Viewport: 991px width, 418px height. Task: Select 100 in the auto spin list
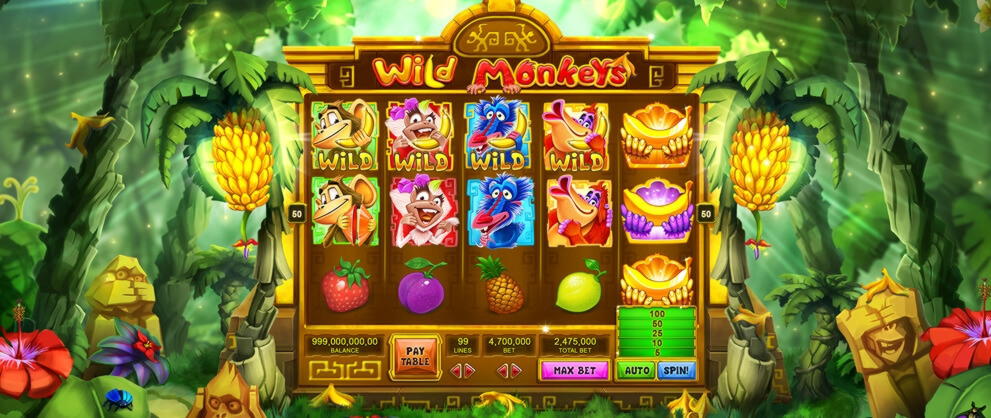tap(656, 314)
